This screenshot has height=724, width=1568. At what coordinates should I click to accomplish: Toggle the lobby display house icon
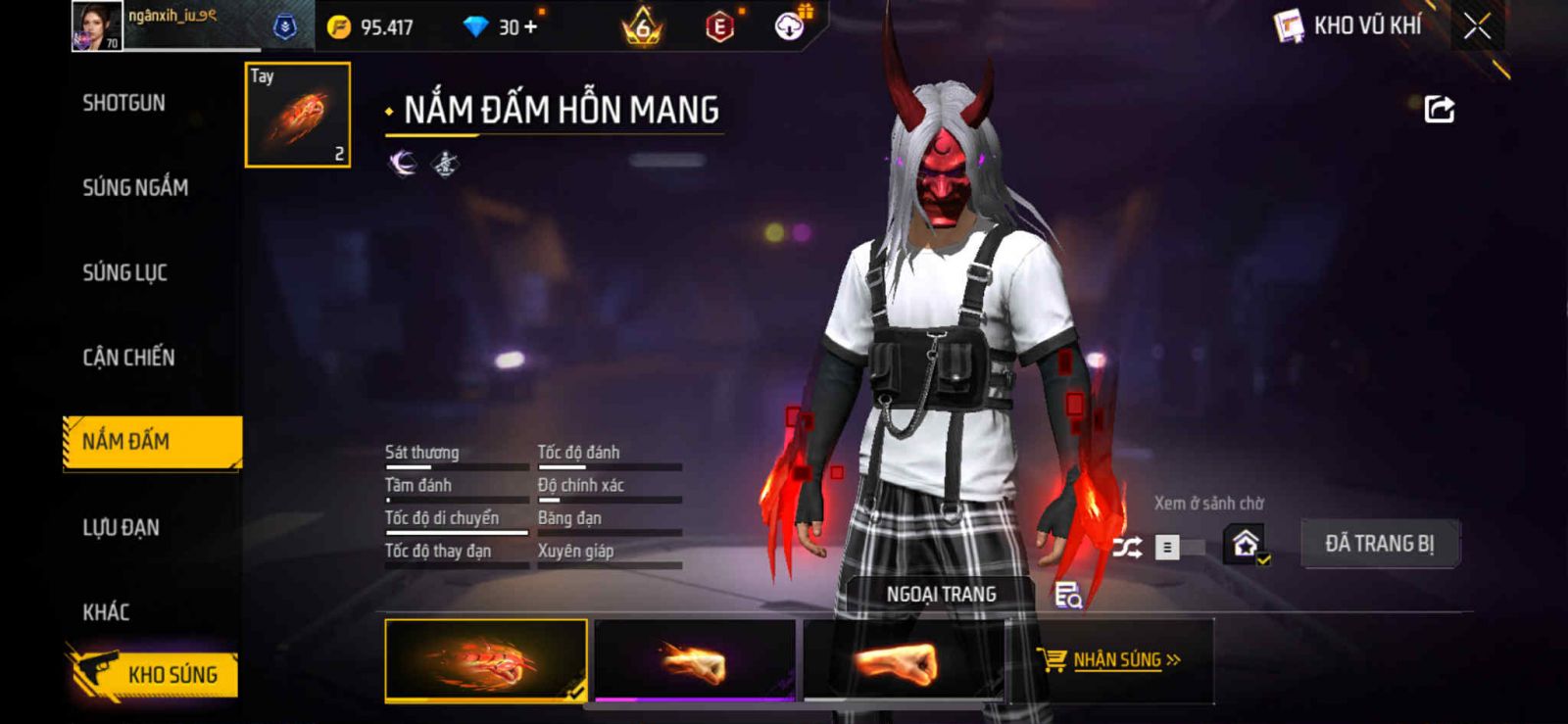1246,544
